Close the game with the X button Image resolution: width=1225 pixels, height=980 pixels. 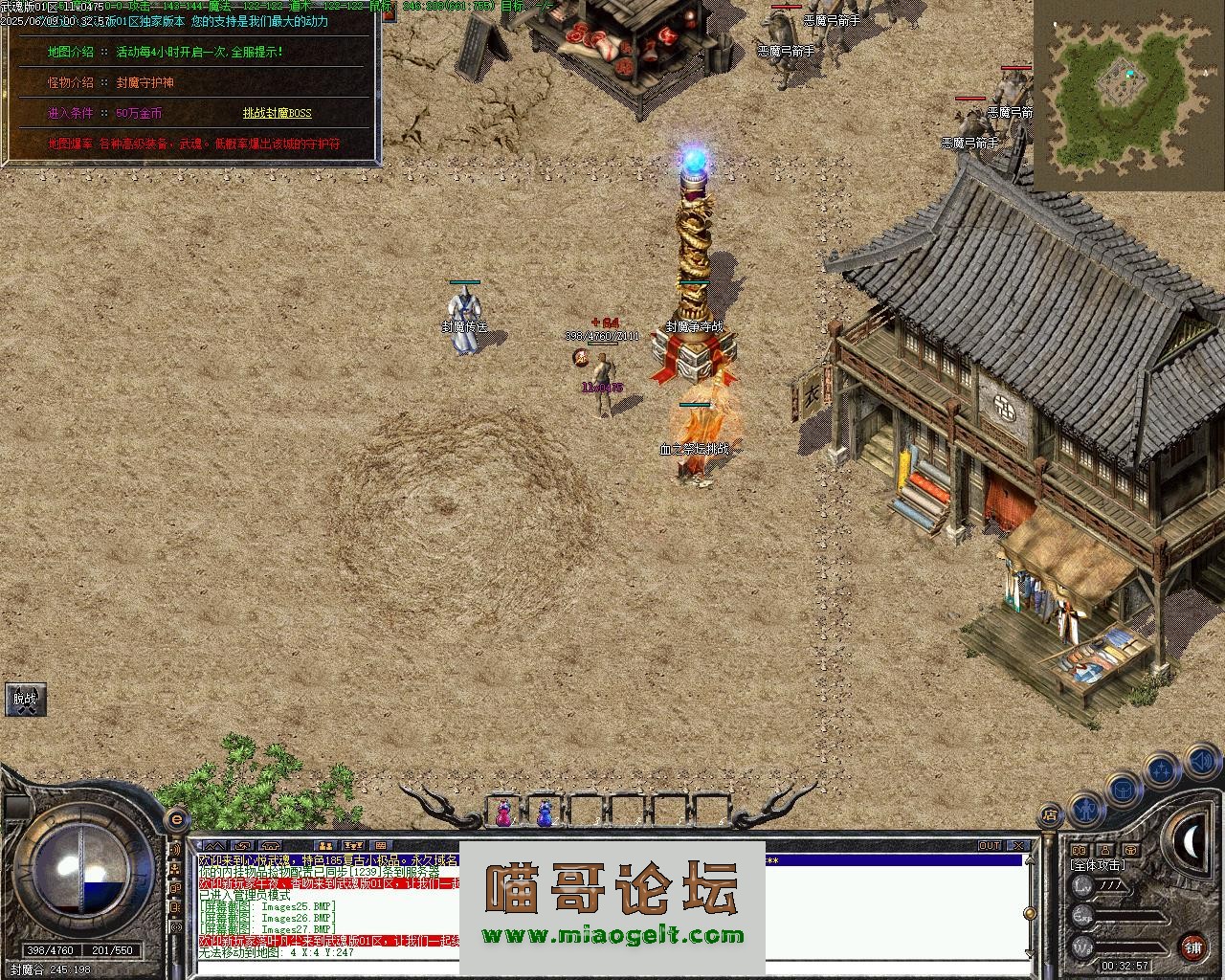click(1020, 846)
